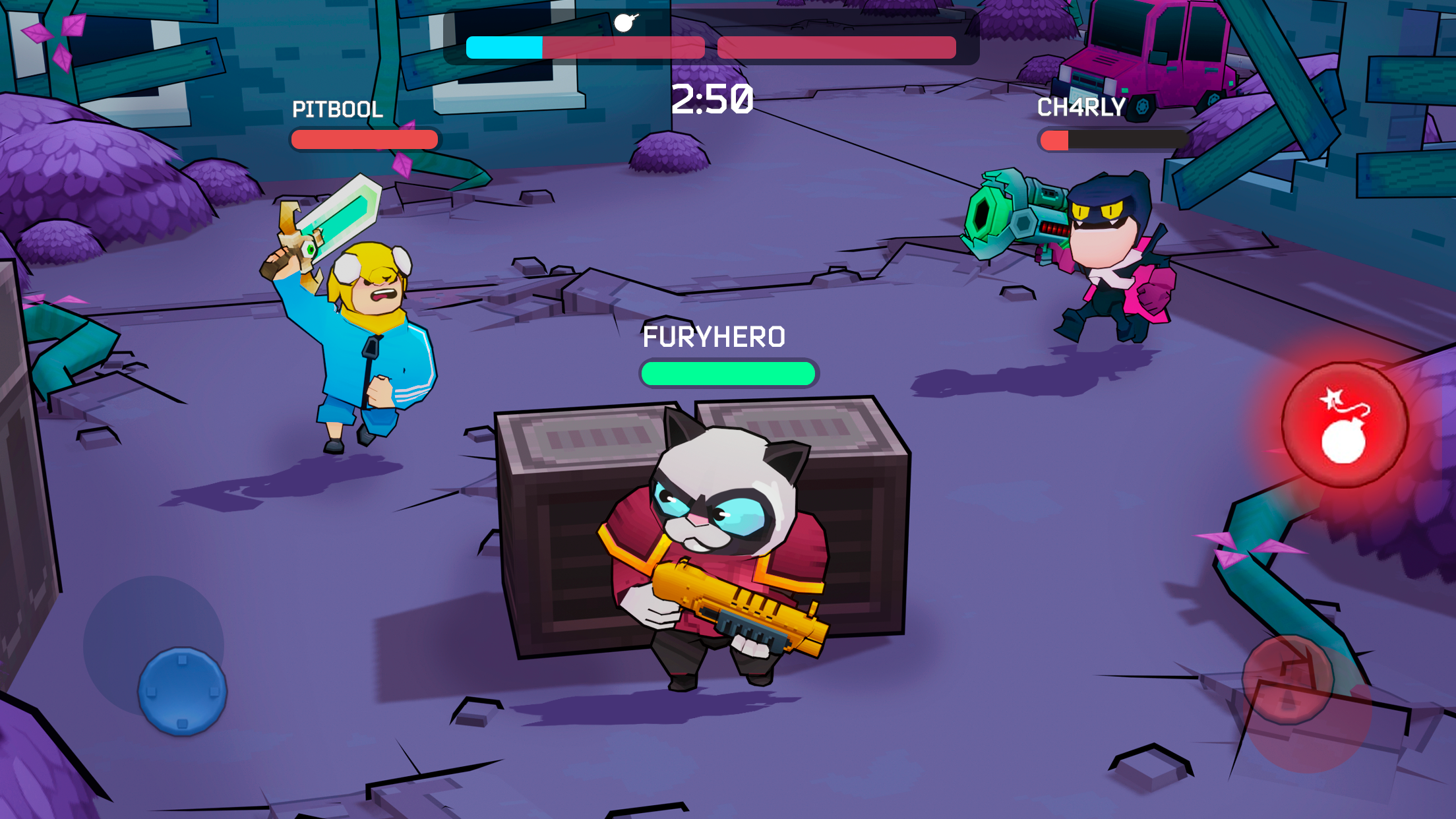The width and height of the screenshot is (1456, 819).
Task: Tap the red team progress bar
Action: [x=836, y=47]
